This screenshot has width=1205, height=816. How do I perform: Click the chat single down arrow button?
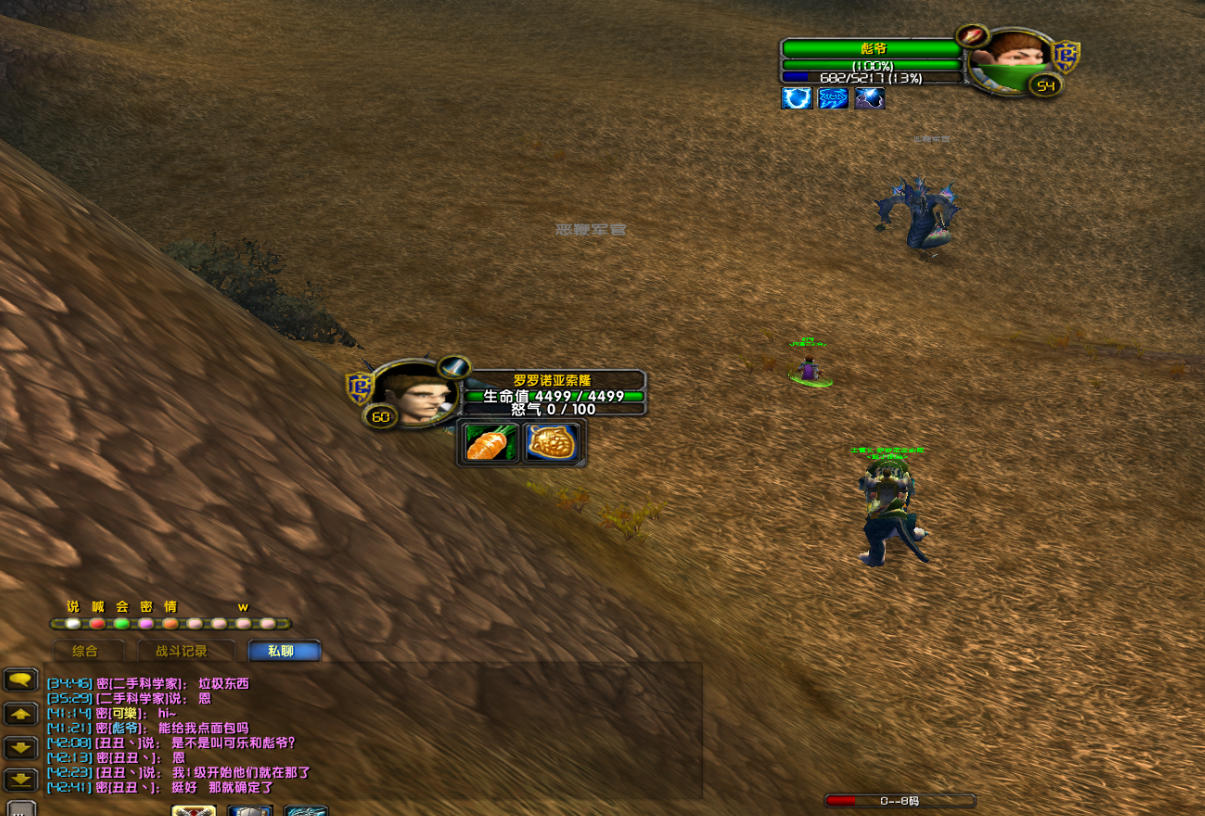21,747
